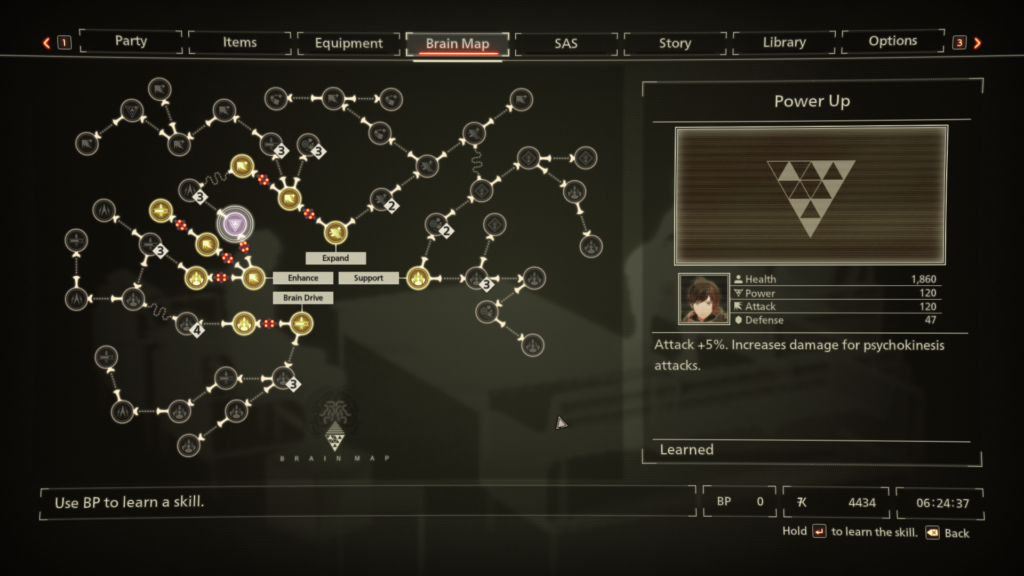1024x576 pixels.
Task: Choose the Brain Drive branch label
Action: point(303,298)
